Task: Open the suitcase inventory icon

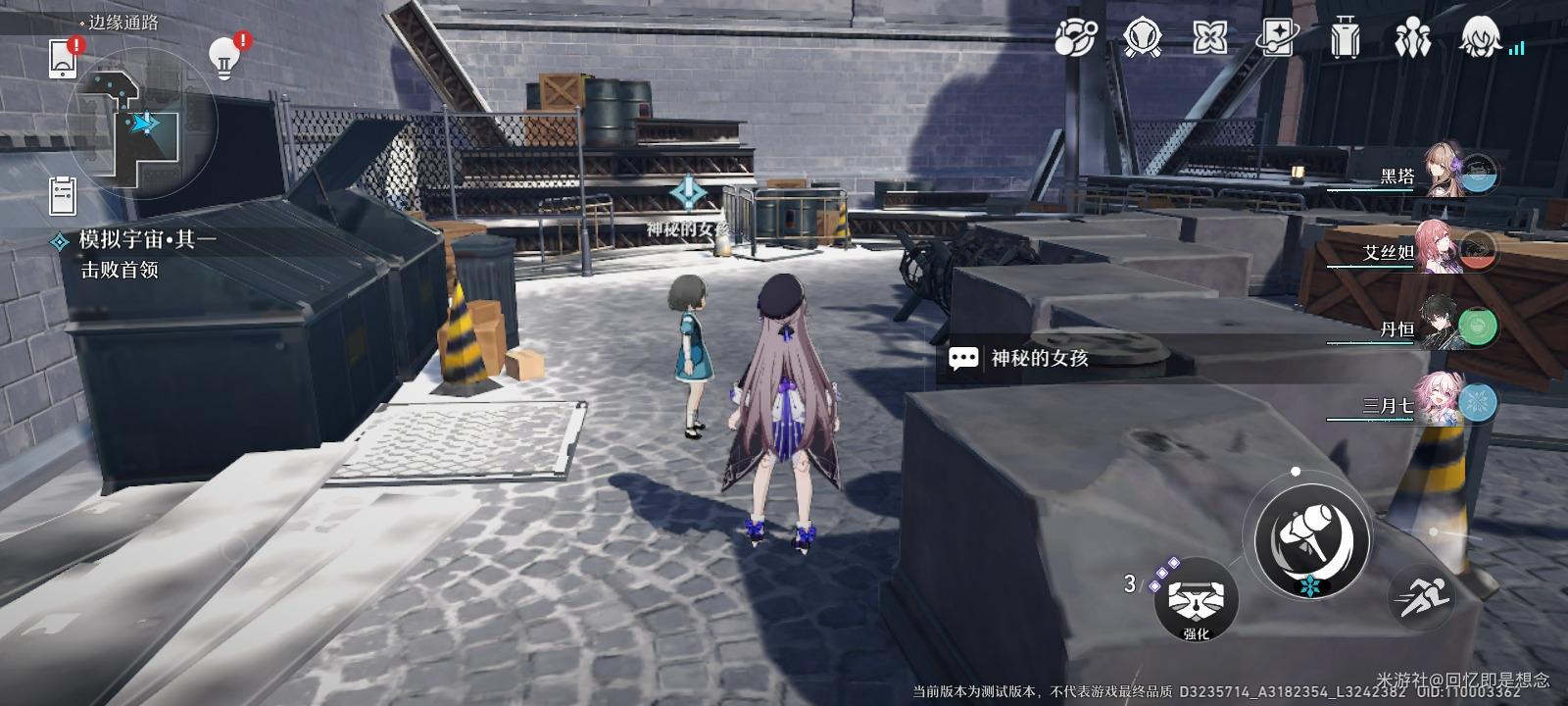Action: (x=1345, y=38)
